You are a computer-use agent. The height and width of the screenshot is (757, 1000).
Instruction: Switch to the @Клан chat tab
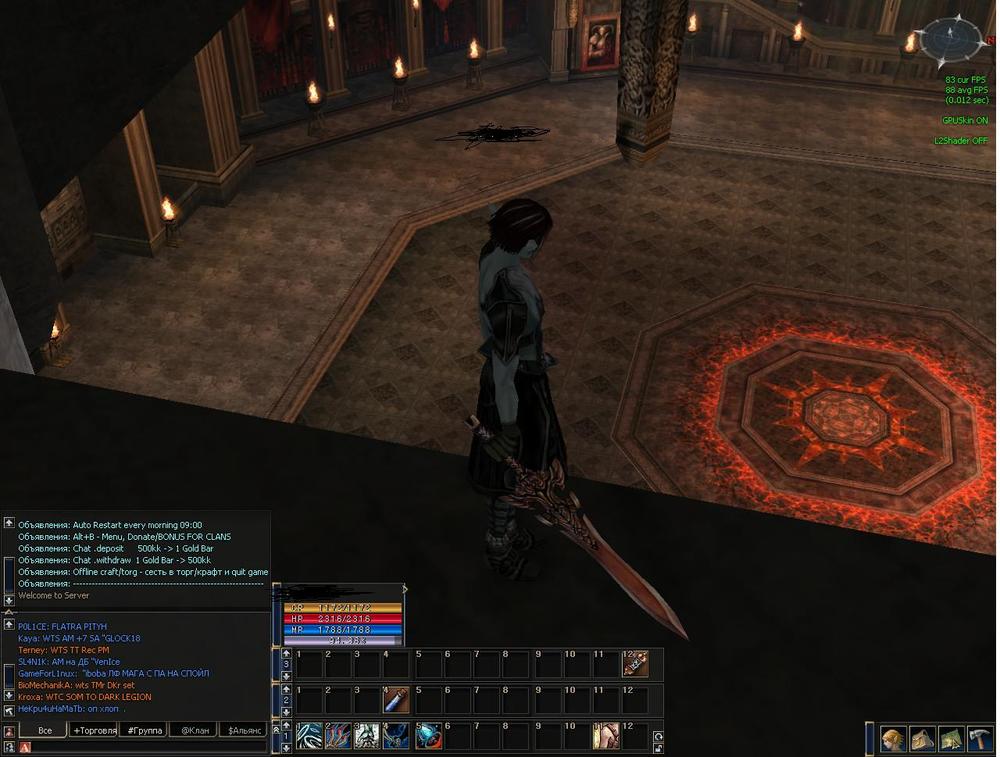click(x=194, y=731)
